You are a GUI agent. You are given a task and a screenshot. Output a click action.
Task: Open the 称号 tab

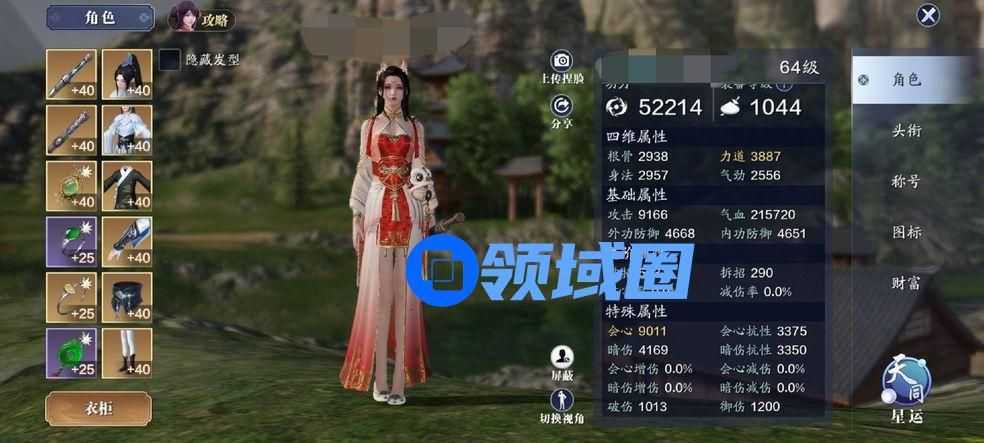[907, 181]
